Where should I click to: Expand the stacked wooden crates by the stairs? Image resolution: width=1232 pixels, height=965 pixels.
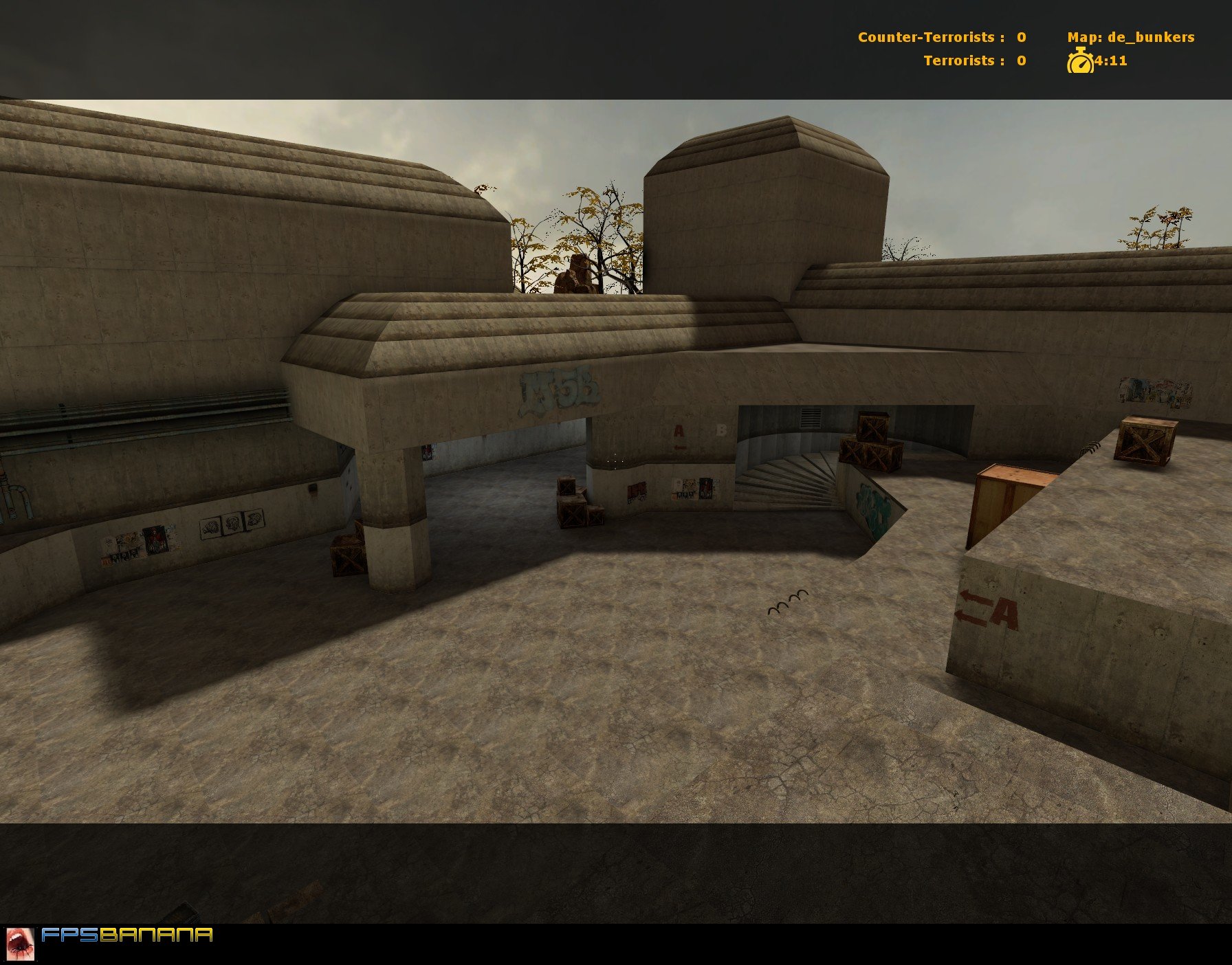(870, 445)
